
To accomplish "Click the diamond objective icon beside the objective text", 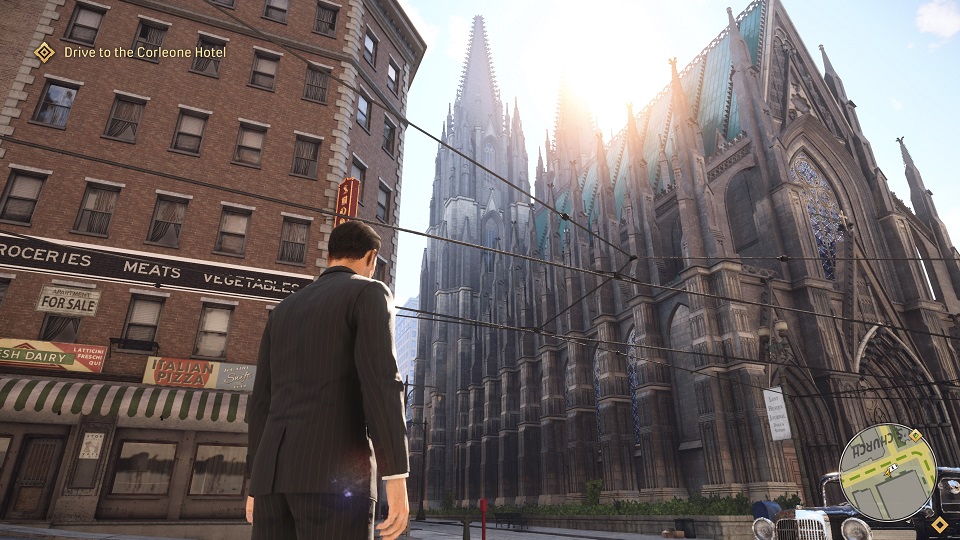I will (45, 52).
